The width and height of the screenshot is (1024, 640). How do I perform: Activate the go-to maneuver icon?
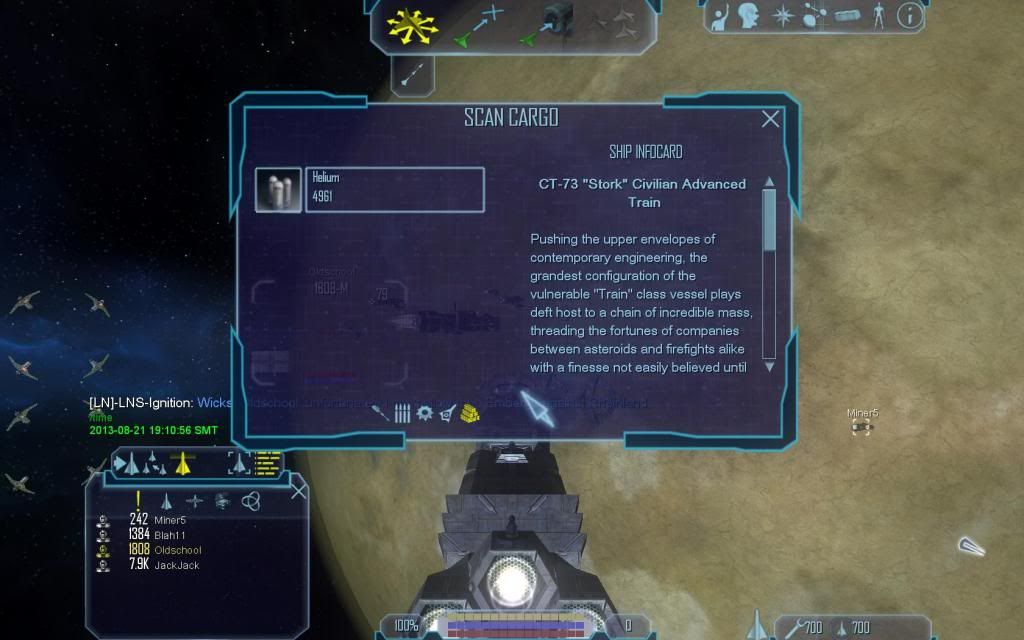tap(478, 26)
